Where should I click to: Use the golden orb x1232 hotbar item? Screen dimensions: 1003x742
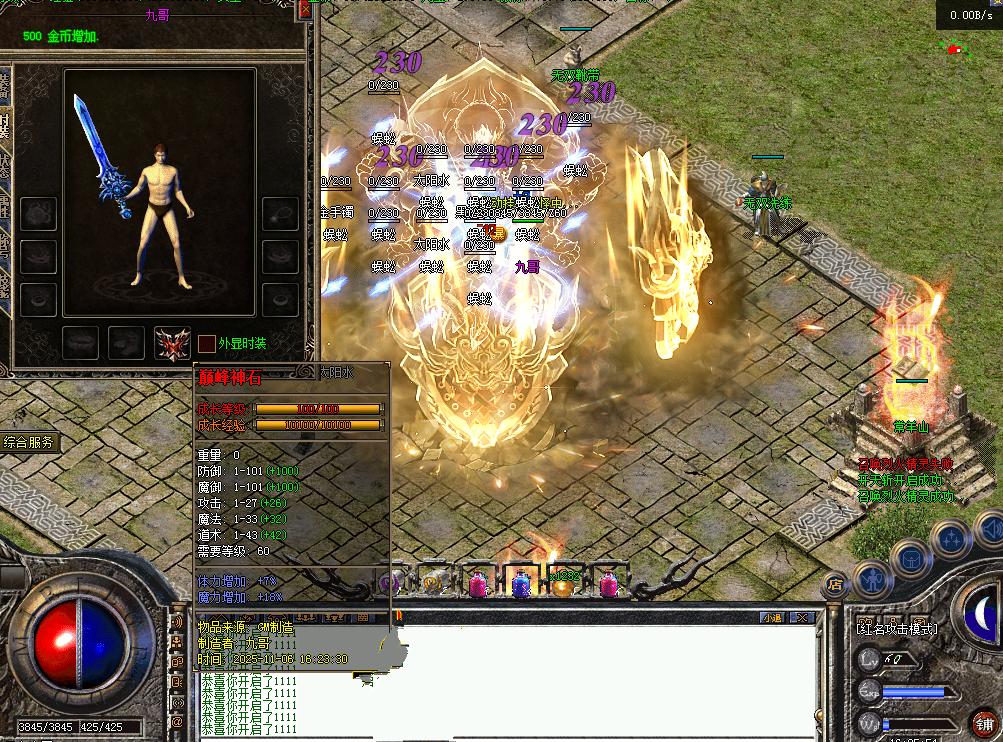click(x=563, y=584)
